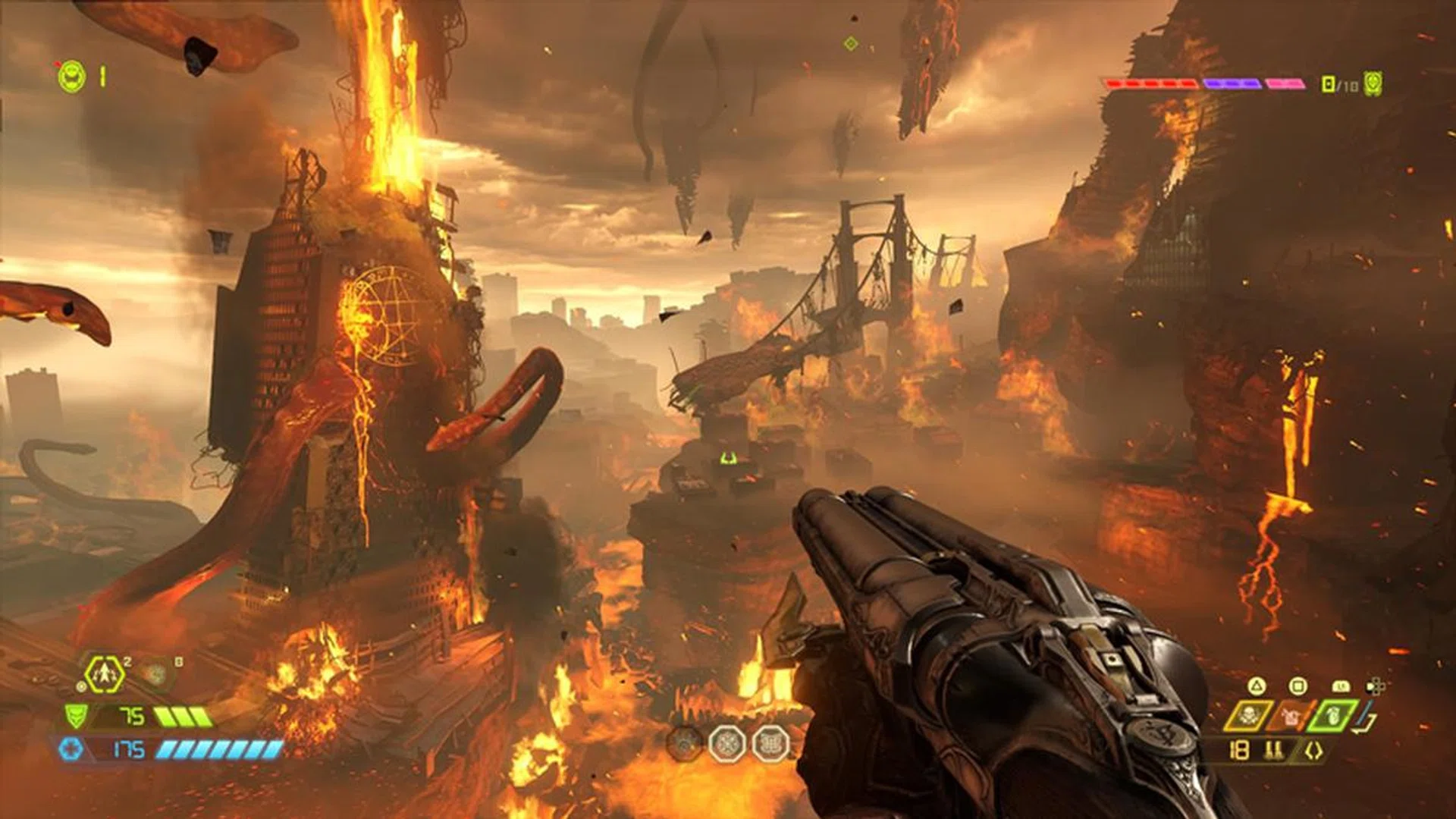This screenshot has height=819, width=1456.
Task: Click the green armor shield icon beside 75
Action: pyautogui.click(x=77, y=717)
